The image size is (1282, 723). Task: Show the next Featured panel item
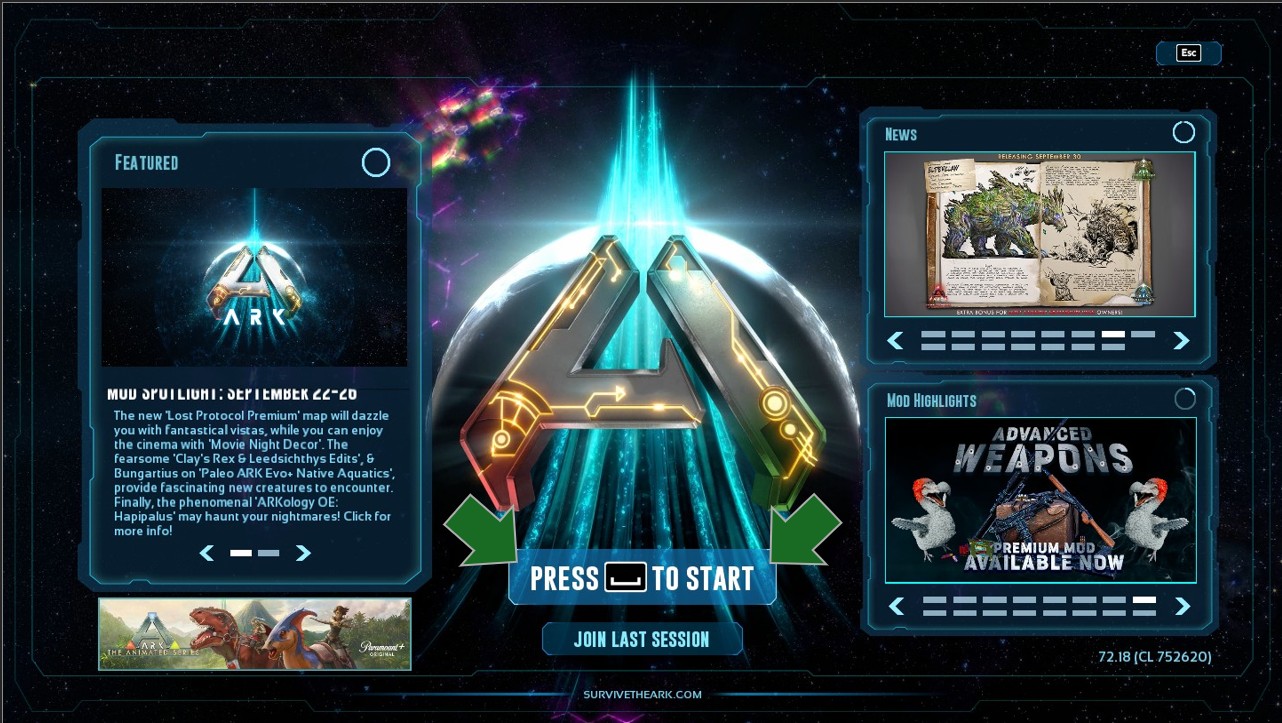pyautogui.click(x=303, y=553)
